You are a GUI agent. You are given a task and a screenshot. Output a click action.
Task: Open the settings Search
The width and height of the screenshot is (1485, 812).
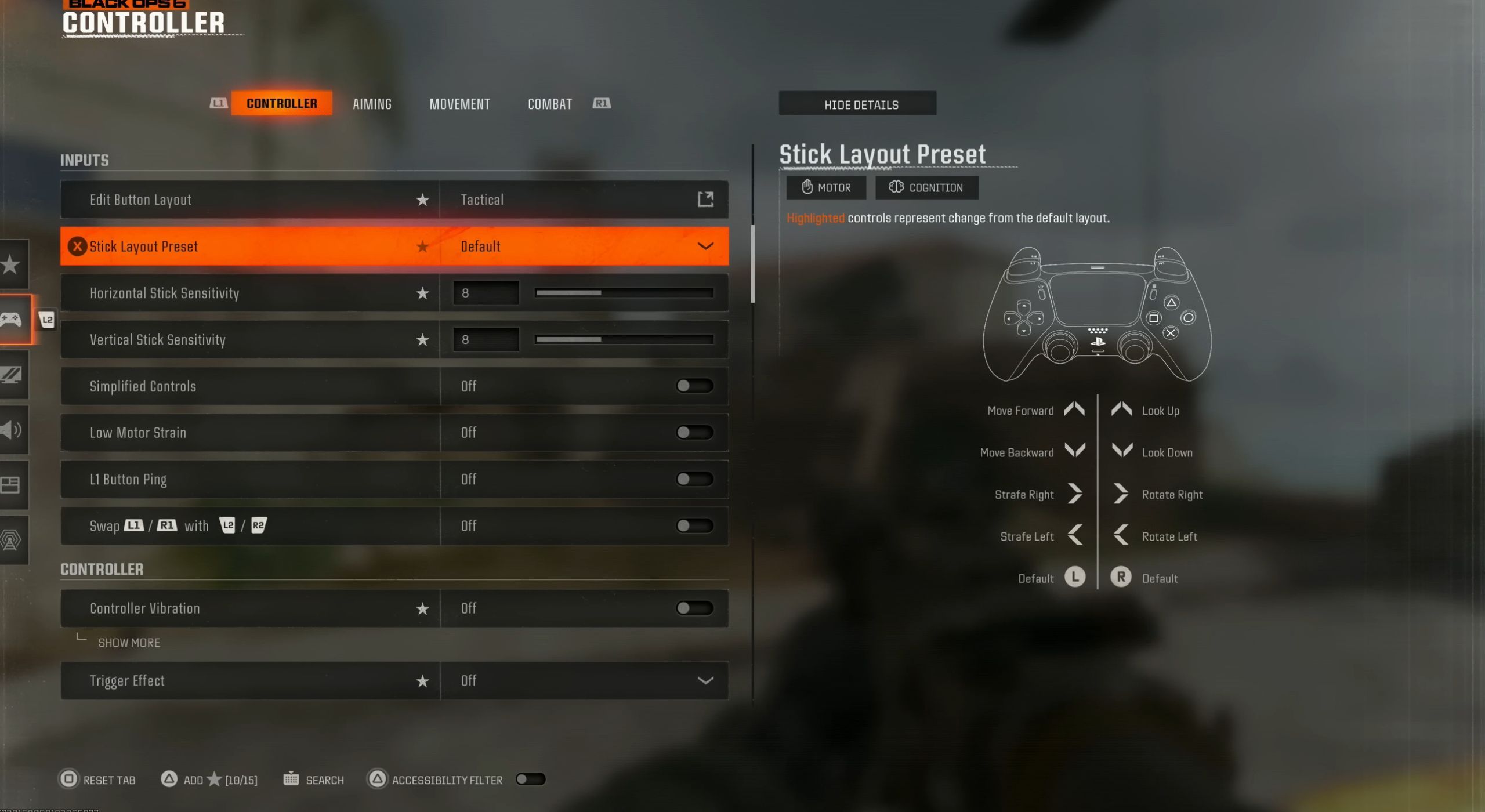(x=314, y=780)
